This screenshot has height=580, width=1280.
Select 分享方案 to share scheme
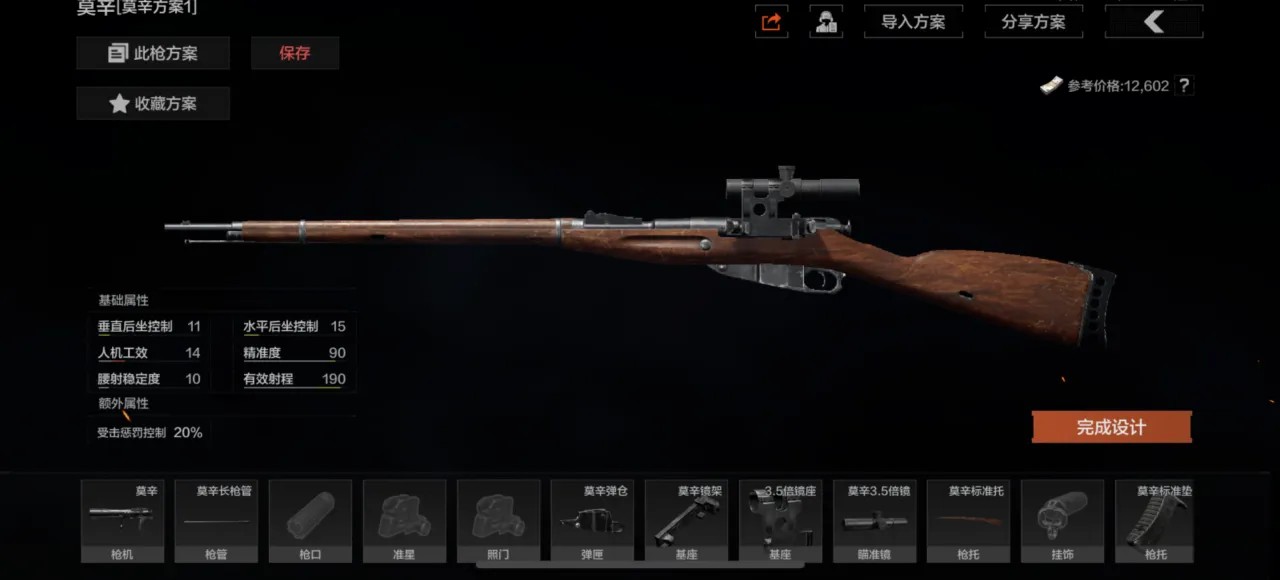point(1033,22)
